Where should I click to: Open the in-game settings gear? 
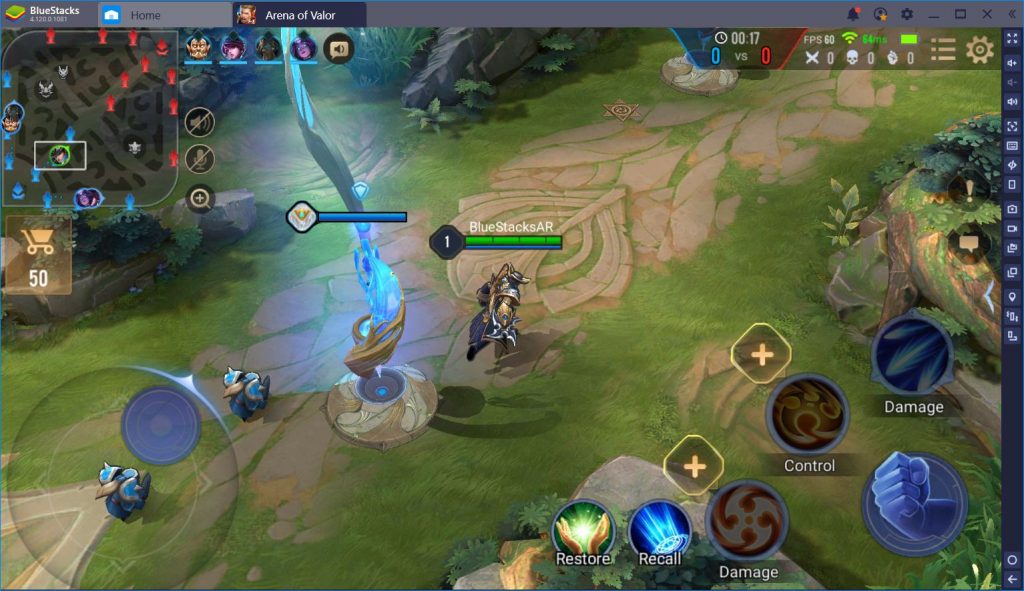(979, 49)
